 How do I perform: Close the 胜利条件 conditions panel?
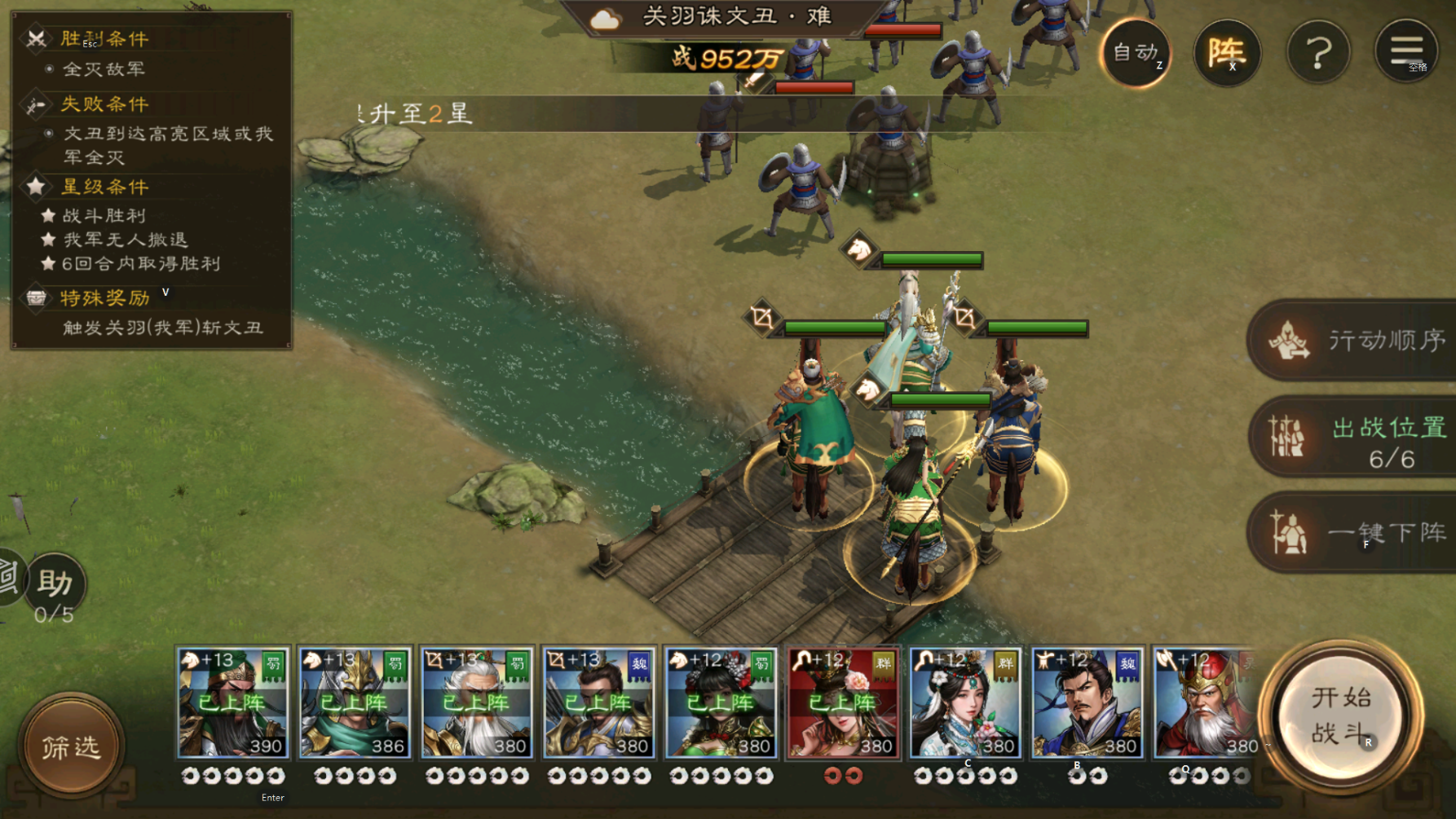click(36, 38)
